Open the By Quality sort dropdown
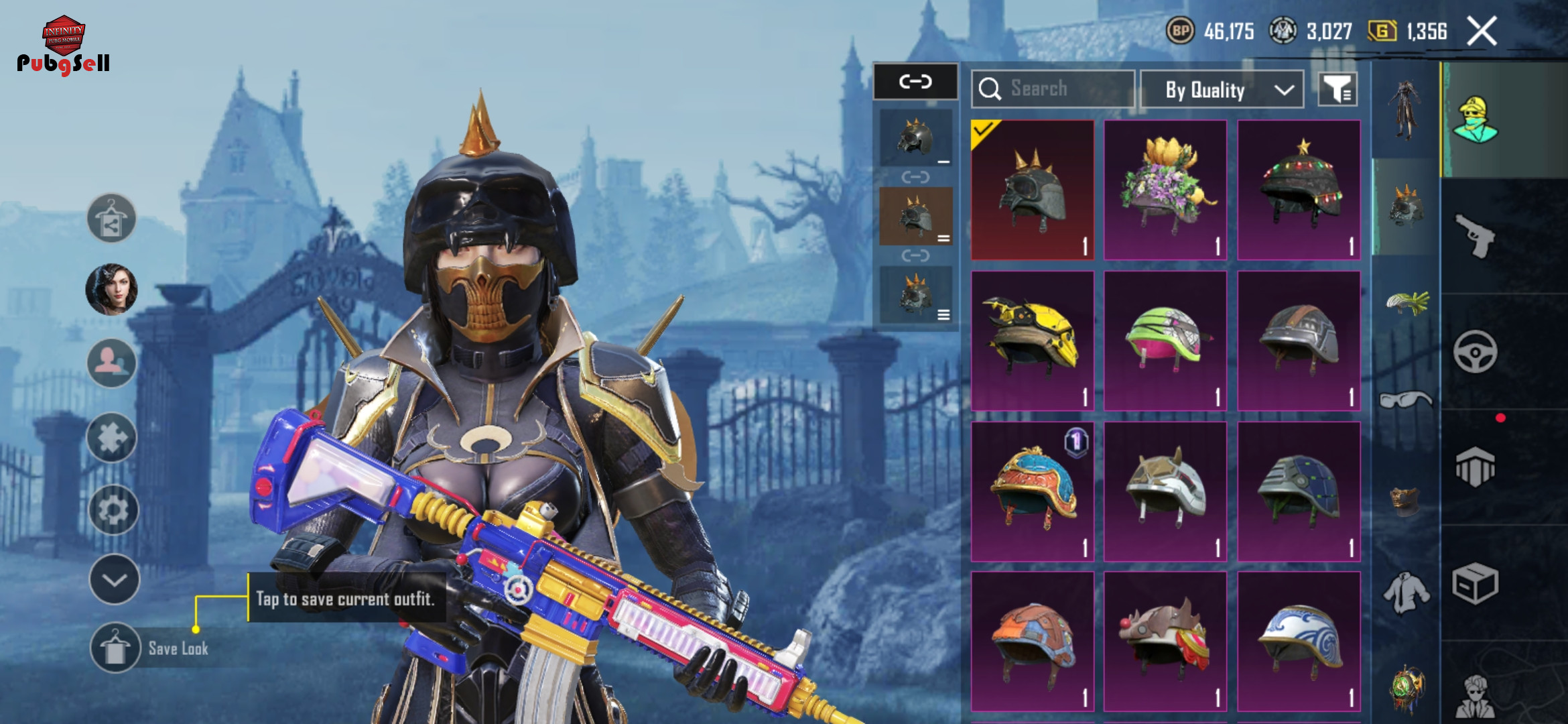 (1222, 89)
